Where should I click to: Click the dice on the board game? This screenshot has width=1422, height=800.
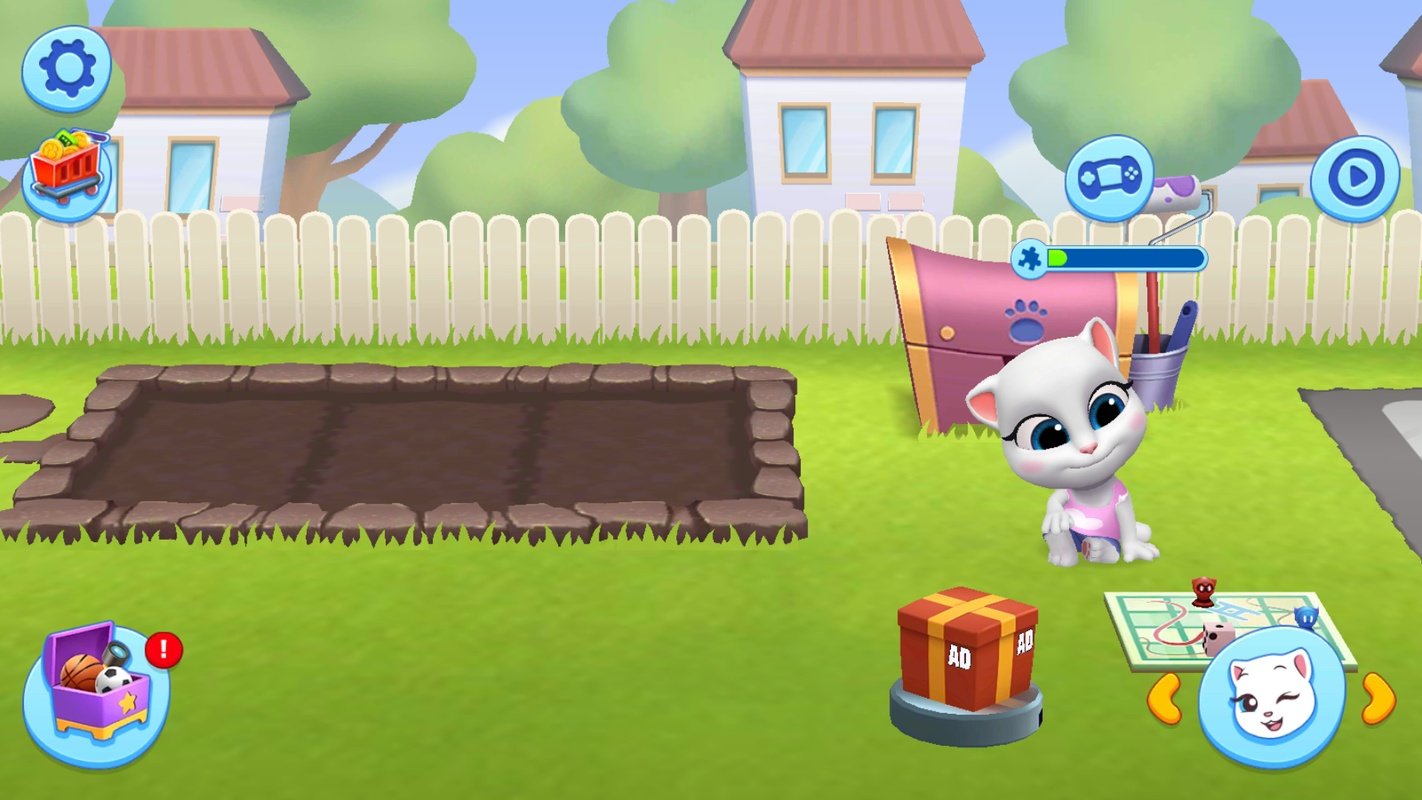[1218, 638]
